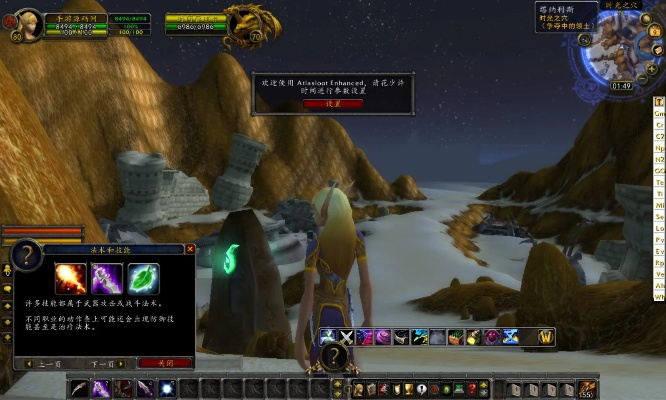Viewport: 666px width, 400px height.
Task: Click the golden W icon on floating bar
Action: point(546,337)
